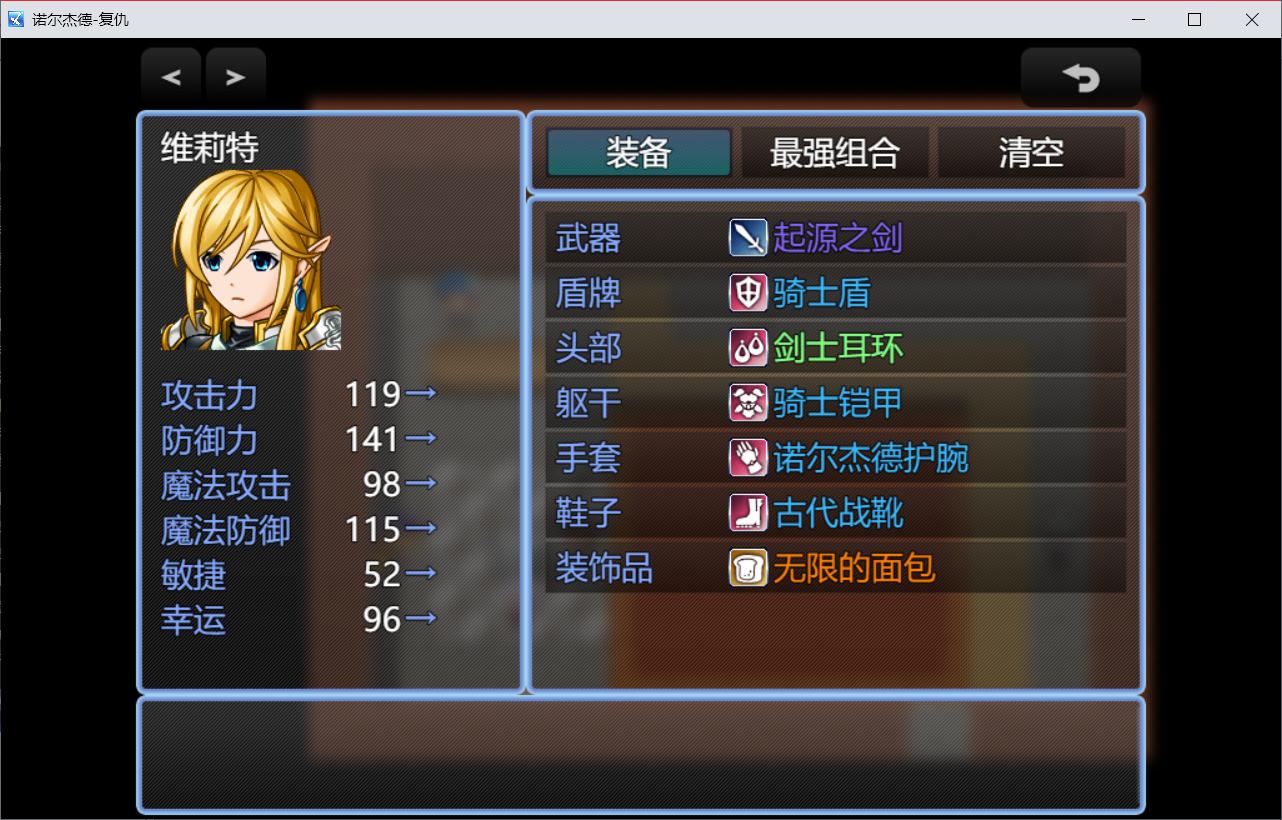This screenshot has height=820, width=1282.
Task: Click the 清空 button to clear equipment
Action: point(1033,152)
